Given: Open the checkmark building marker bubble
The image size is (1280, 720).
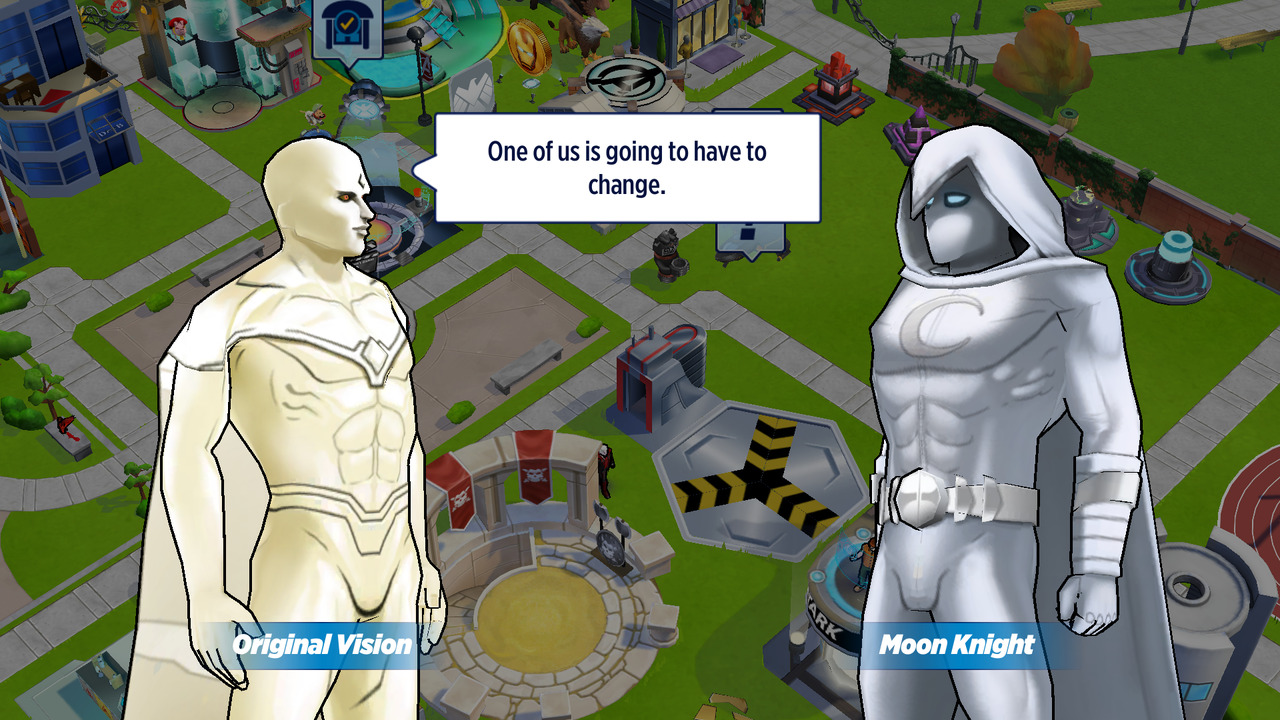Looking at the screenshot, I should click(346, 29).
